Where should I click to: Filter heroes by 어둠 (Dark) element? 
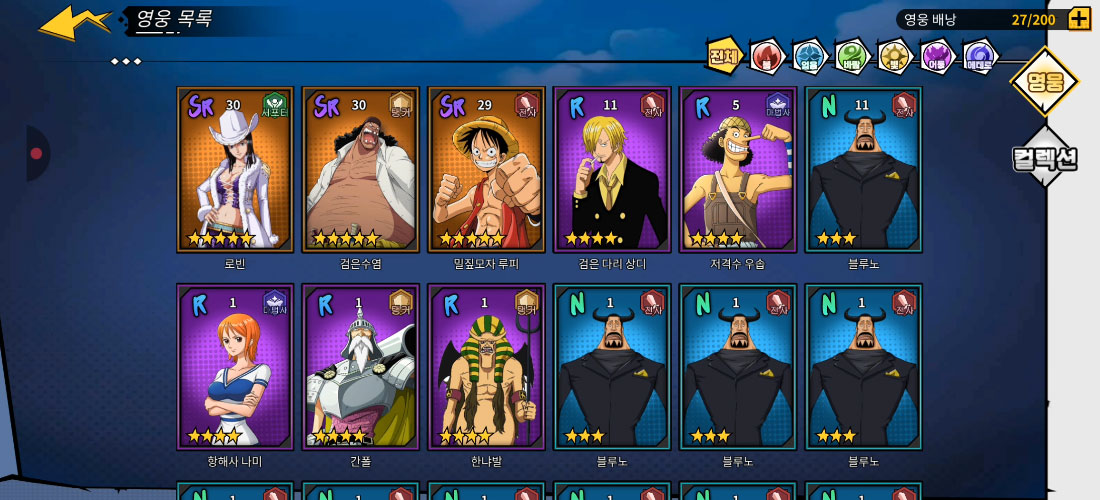click(x=937, y=57)
